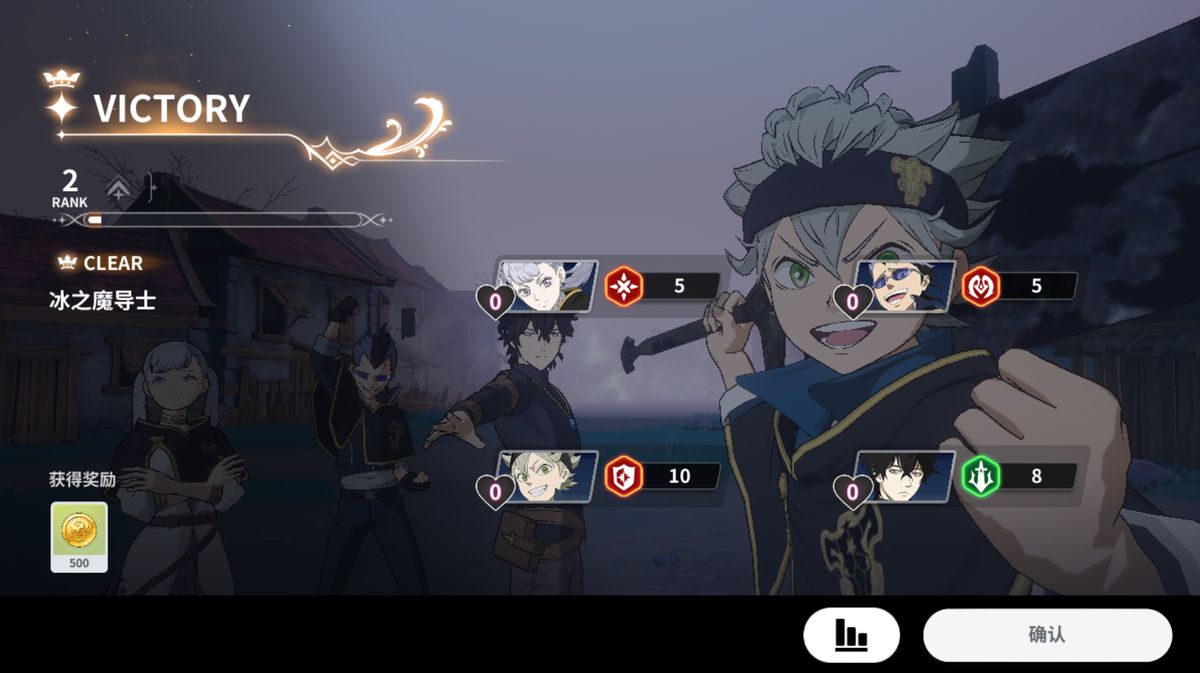The height and width of the screenshot is (673, 1200).
Task: Select the 500 gold coin reward
Action: tap(79, 537)
